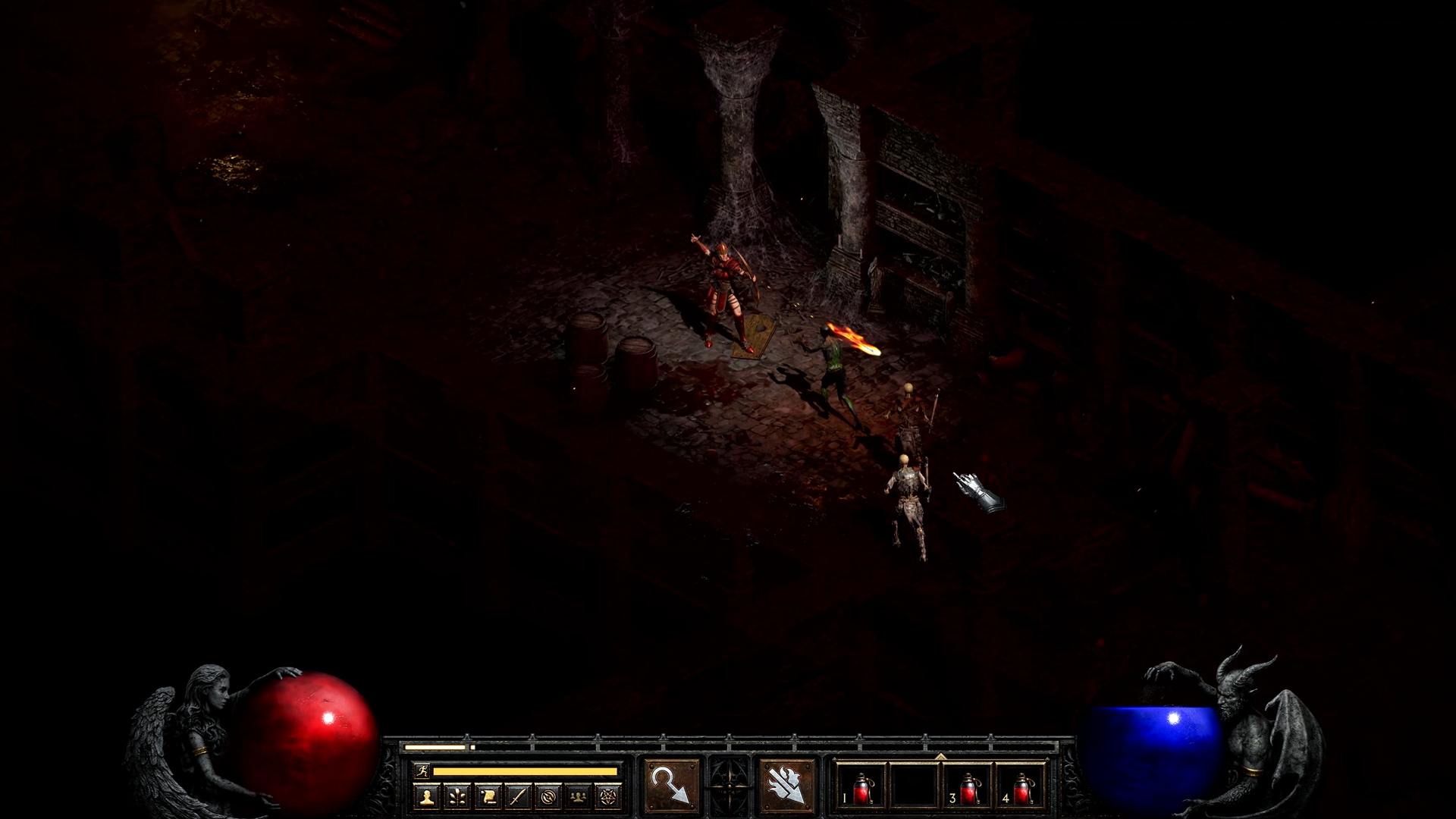Open the character sheet bust icon

(427, 796)
